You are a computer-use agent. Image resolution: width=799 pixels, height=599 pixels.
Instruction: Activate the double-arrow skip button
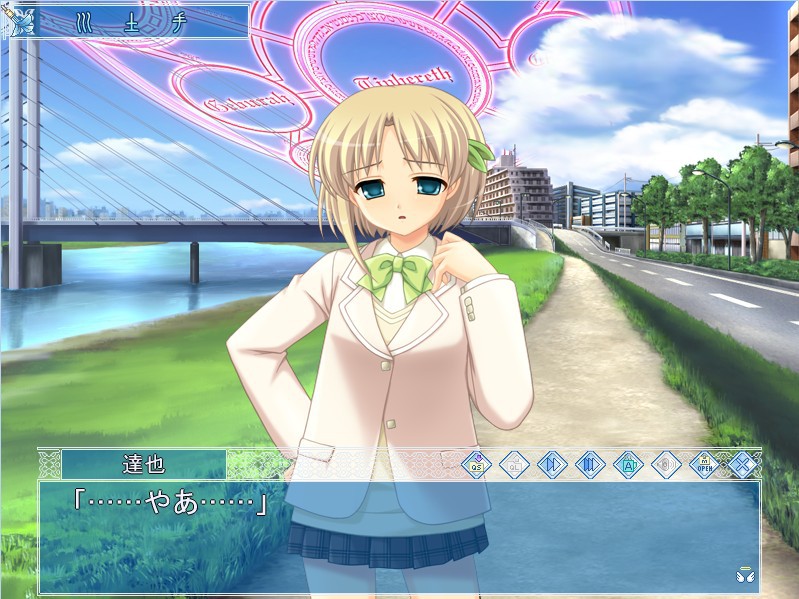coord(552,464)
